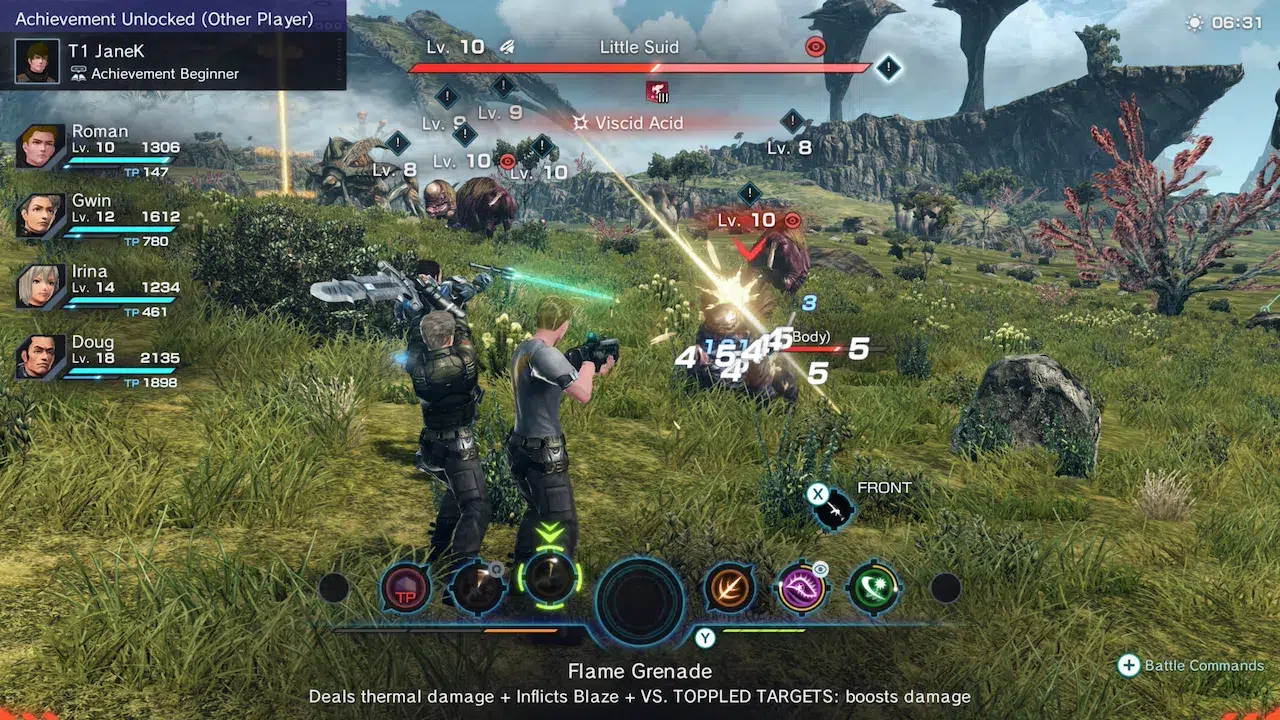The height and width of the screenshot is (720, 1280).
Task: Open the Battle Commands menu
Action: [x=1190, y=666]
